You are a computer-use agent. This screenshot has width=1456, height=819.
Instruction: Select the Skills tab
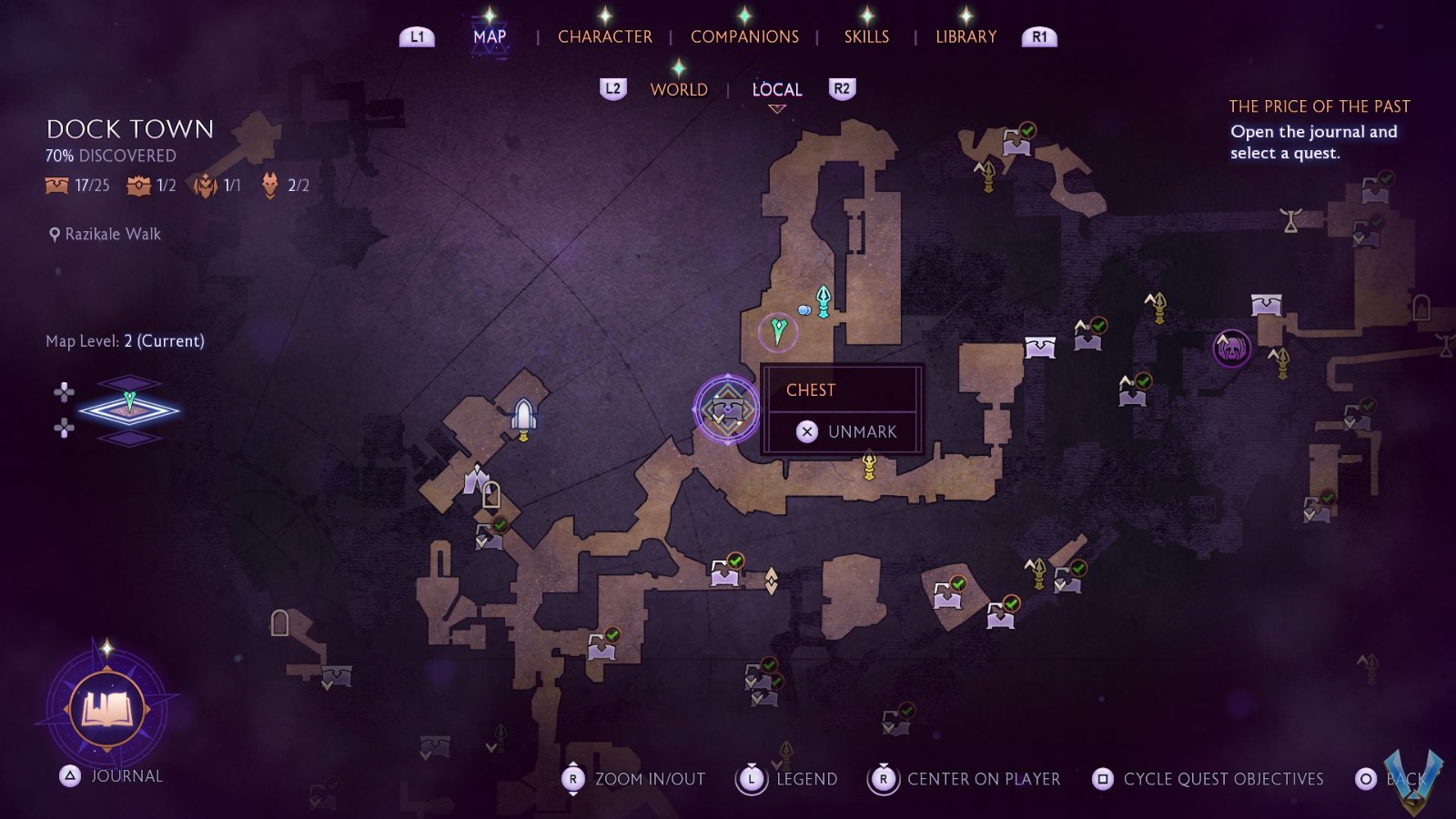coord(866,36)
